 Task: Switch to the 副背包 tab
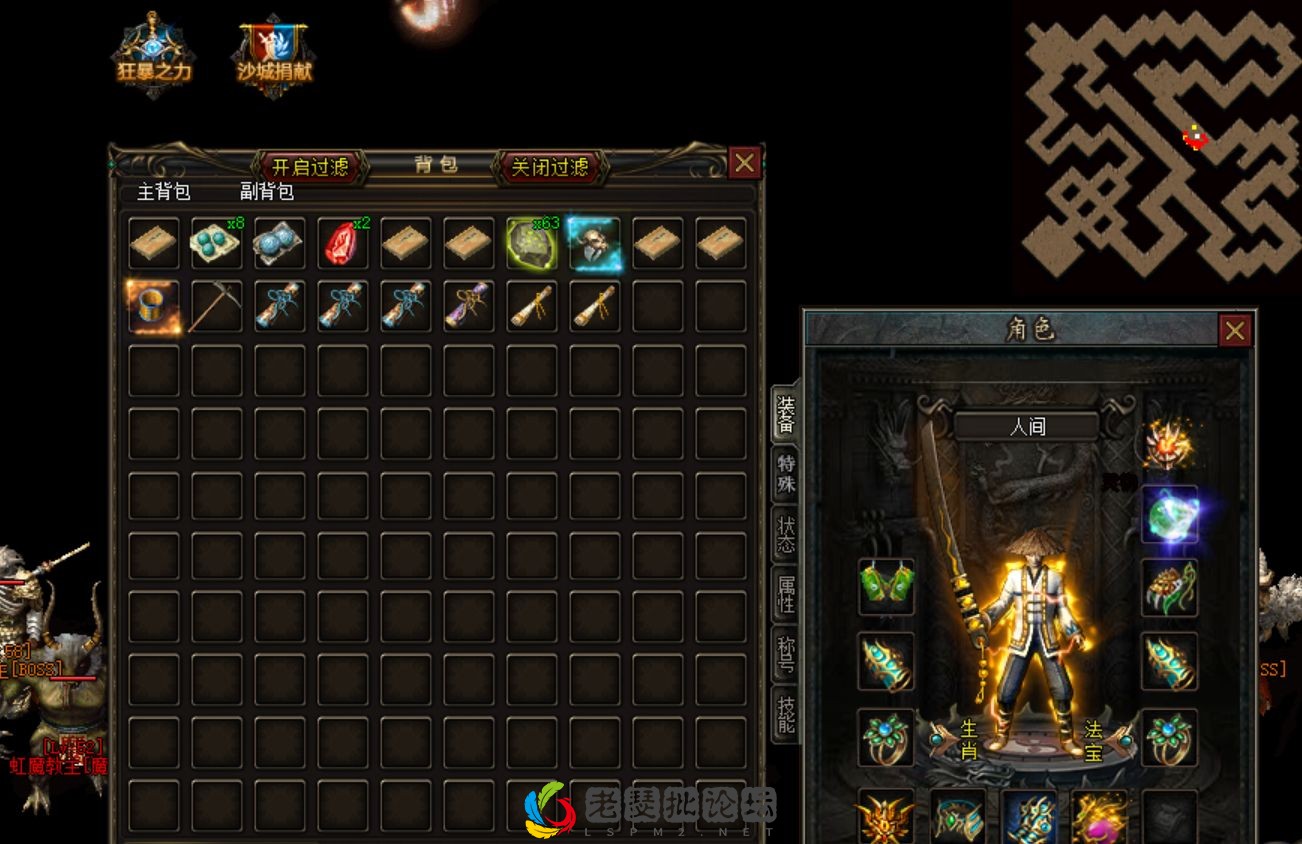[266, 192]
